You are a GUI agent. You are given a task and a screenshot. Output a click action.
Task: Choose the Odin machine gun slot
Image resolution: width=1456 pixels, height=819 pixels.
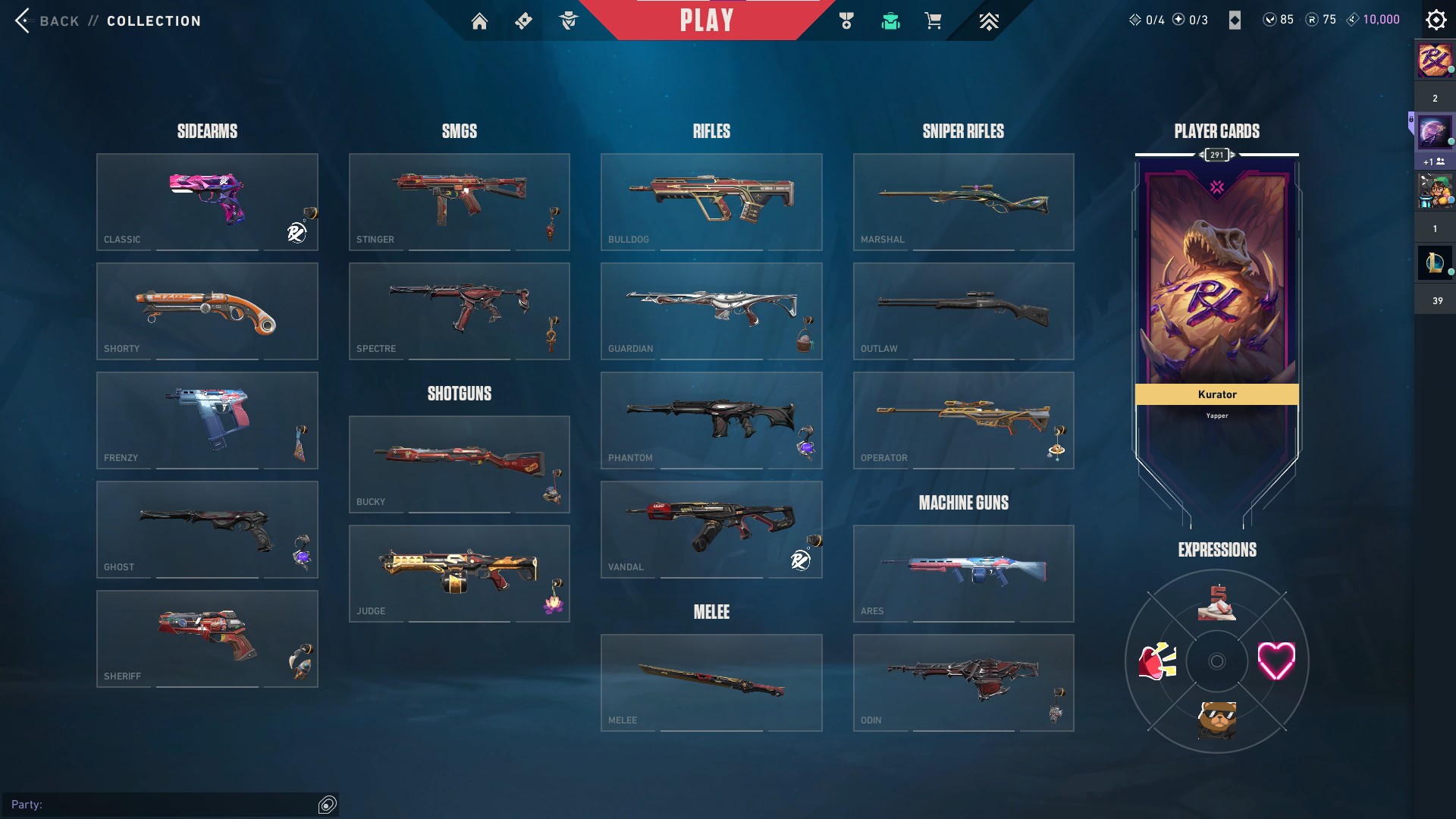coord(963,682)
